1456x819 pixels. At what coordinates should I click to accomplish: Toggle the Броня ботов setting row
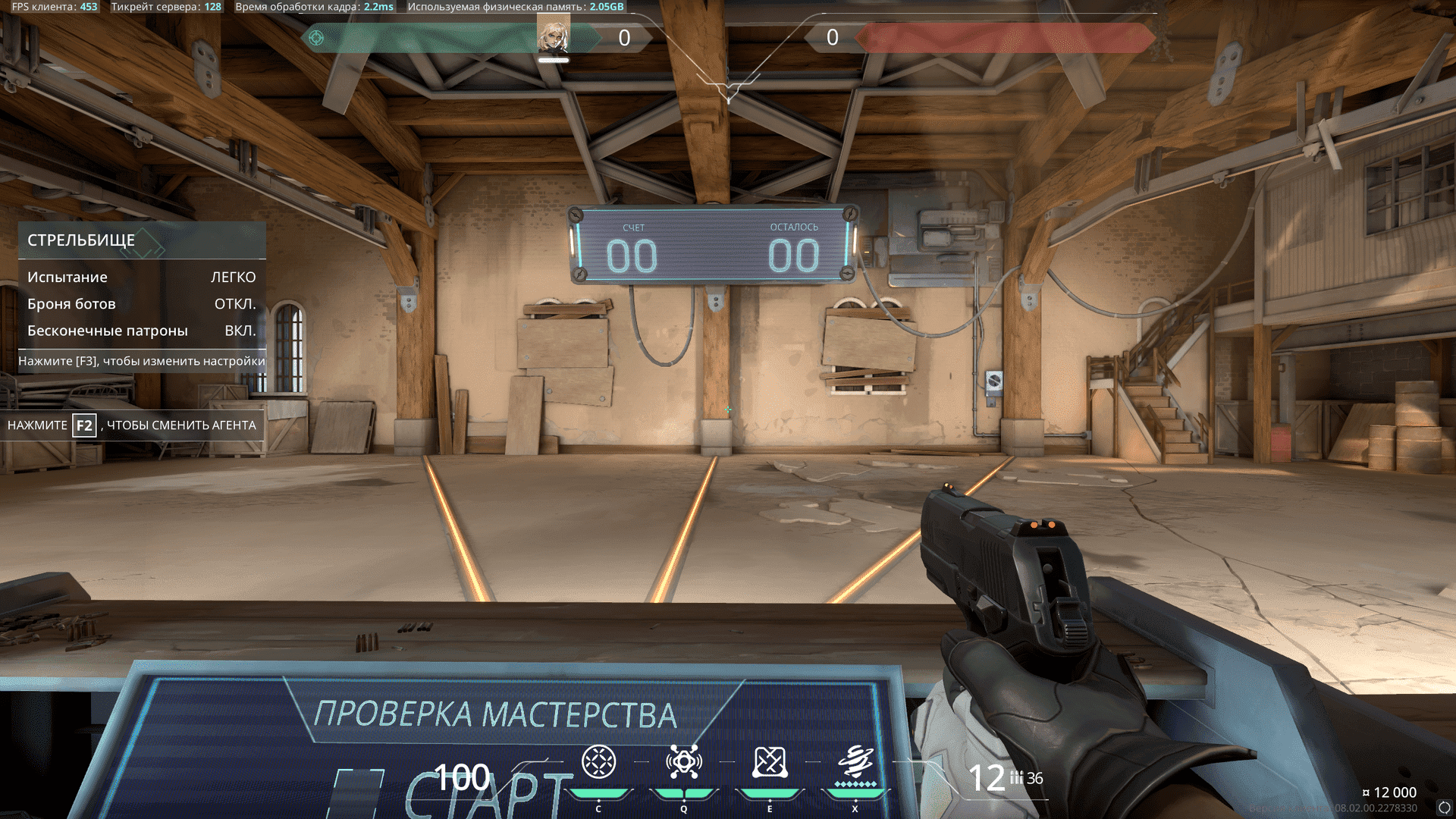coord(142,304)
